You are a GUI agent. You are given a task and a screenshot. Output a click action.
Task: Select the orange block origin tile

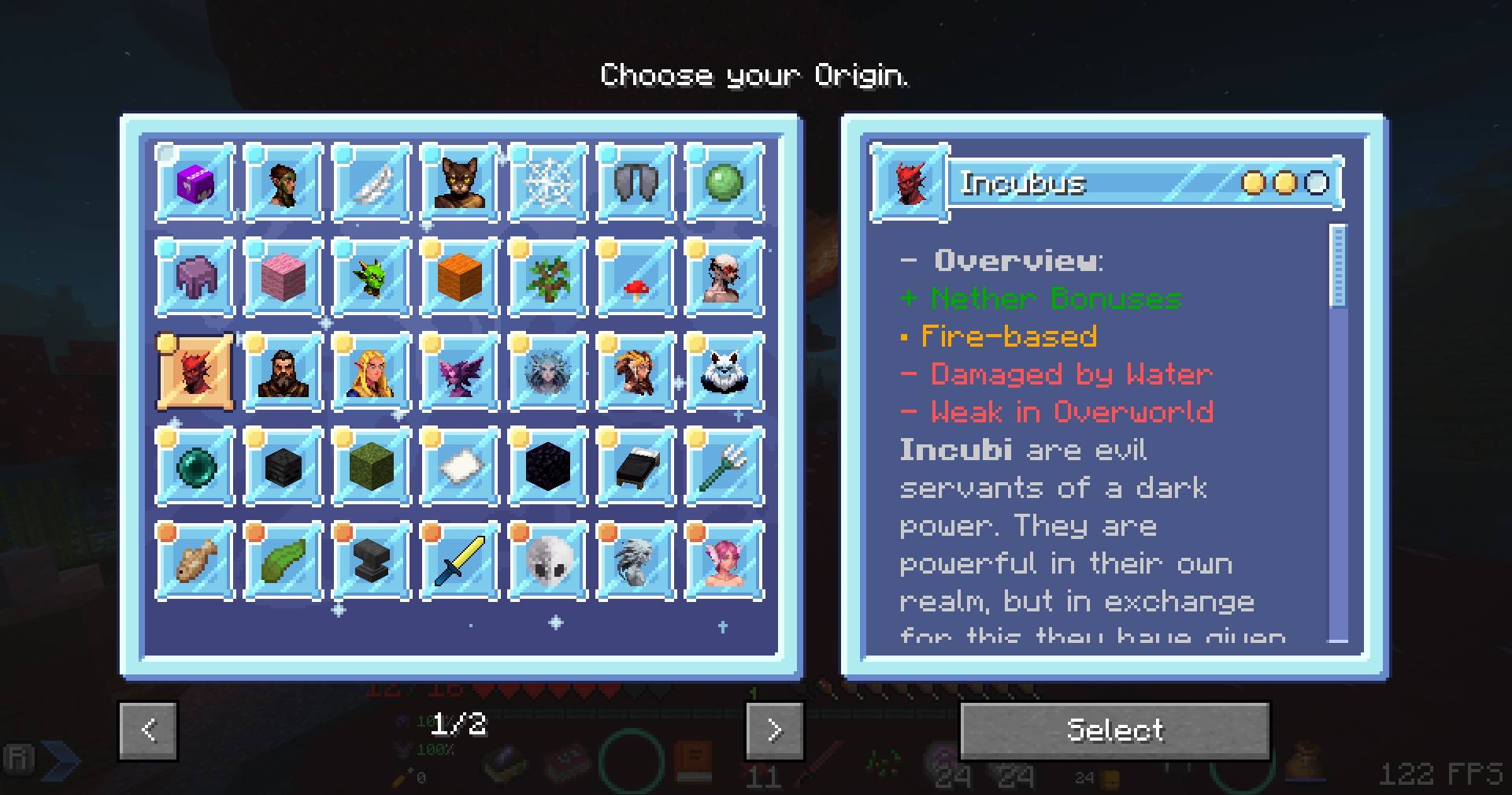(459, 277)
